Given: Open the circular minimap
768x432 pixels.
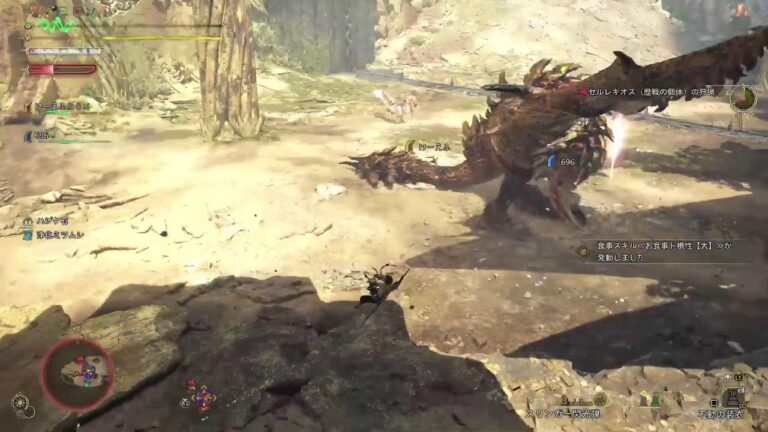Looking at the screenshot, I should (77, 374).
